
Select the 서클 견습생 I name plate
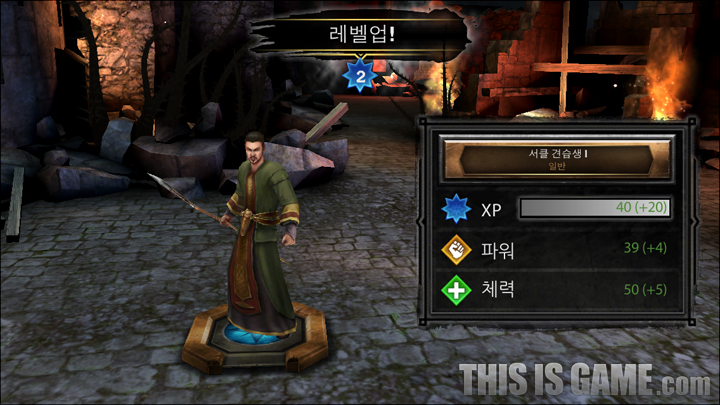(558, 158)
